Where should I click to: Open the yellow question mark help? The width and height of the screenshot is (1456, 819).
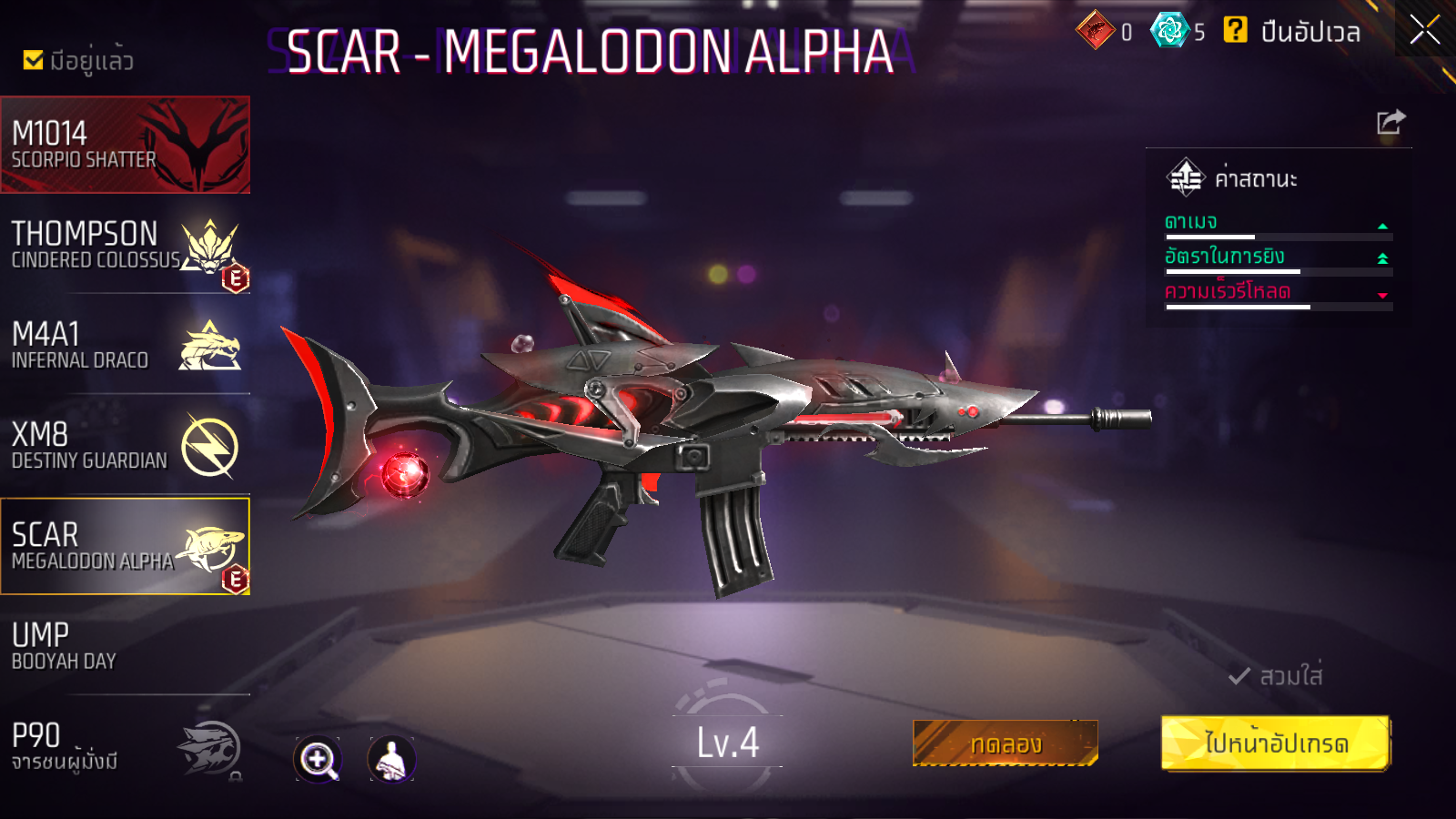point(1235,31)
